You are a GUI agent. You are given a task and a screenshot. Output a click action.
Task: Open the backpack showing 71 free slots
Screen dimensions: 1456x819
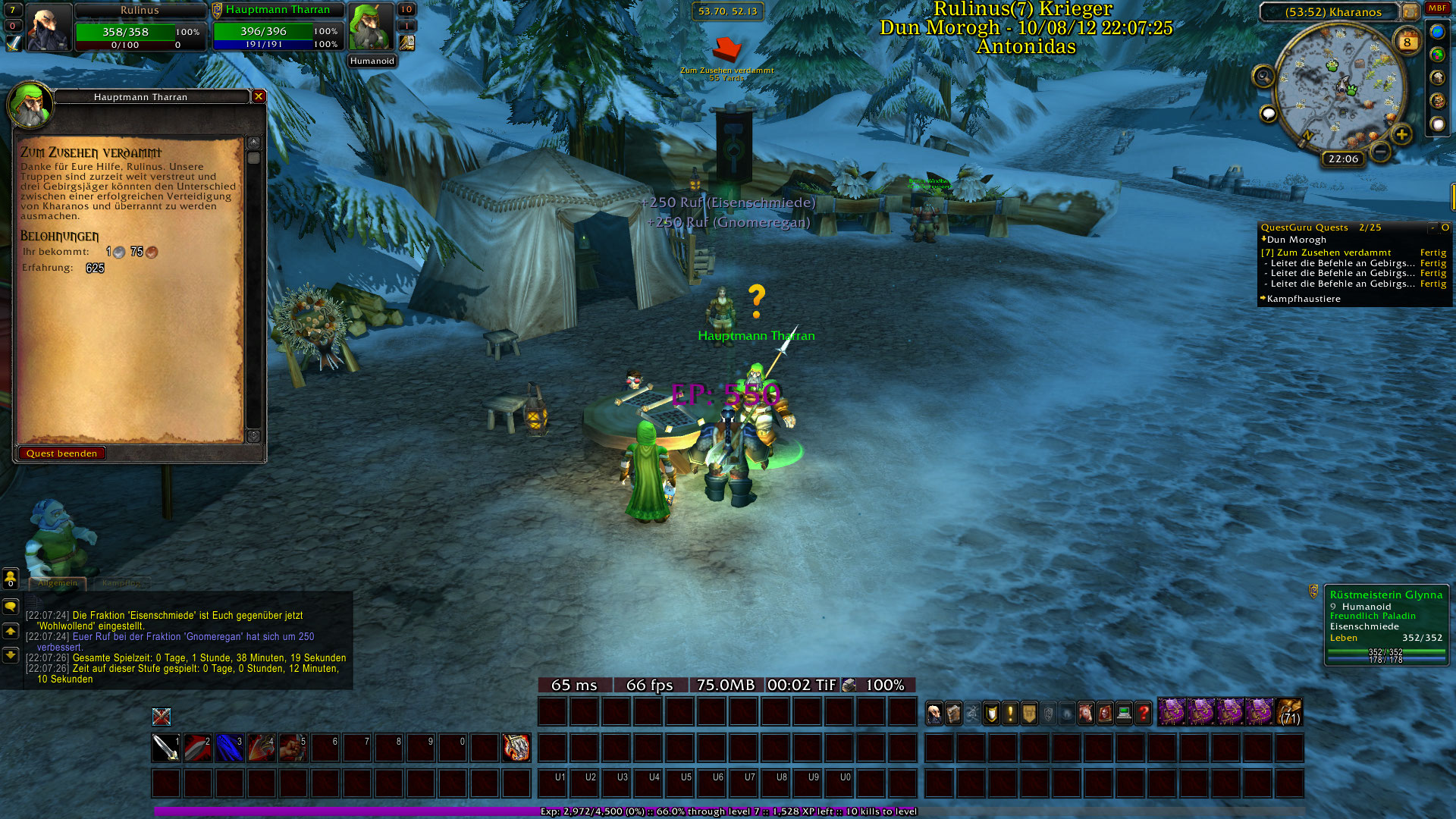[1289, 713]
